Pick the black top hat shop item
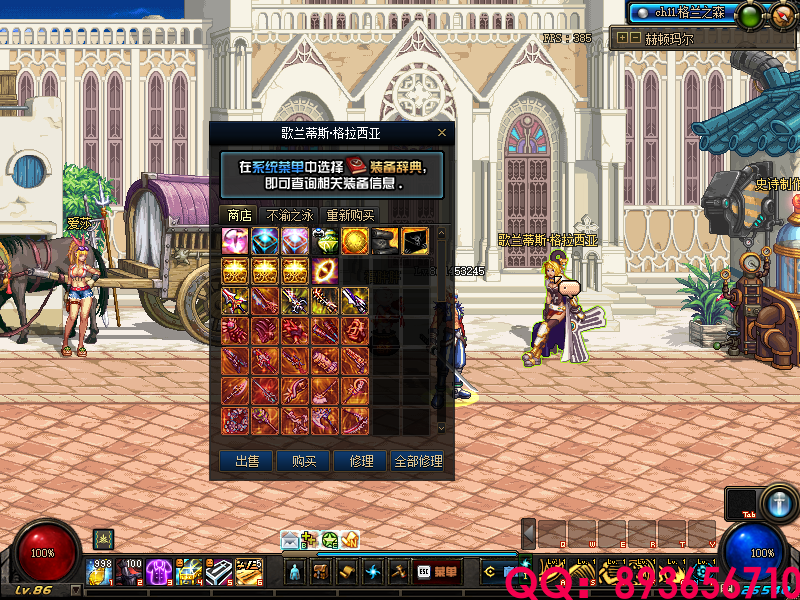Screen dimensions: 800x600 pos(385,241)
